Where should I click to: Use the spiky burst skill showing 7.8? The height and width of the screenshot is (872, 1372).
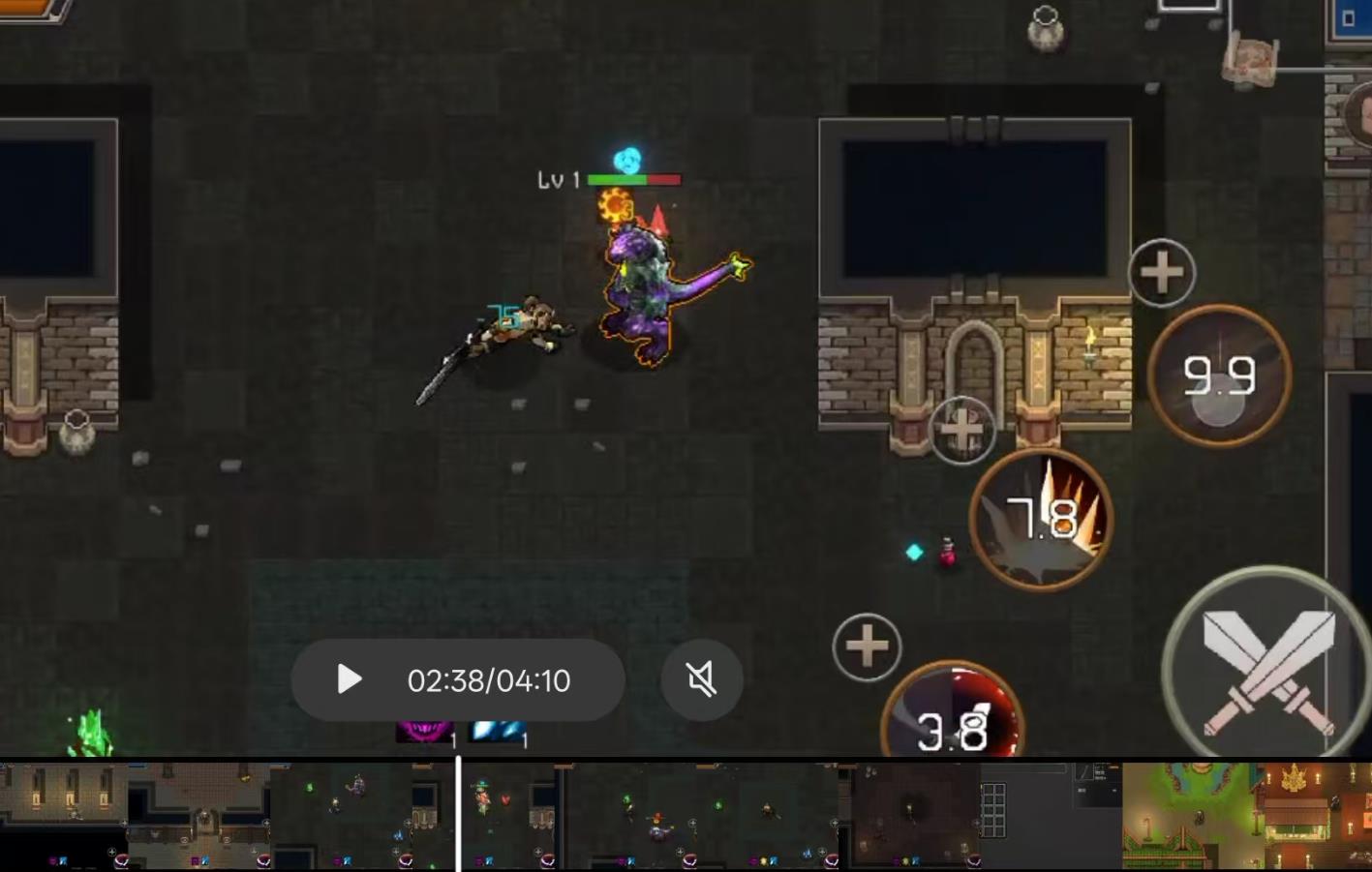point(1041,519)
